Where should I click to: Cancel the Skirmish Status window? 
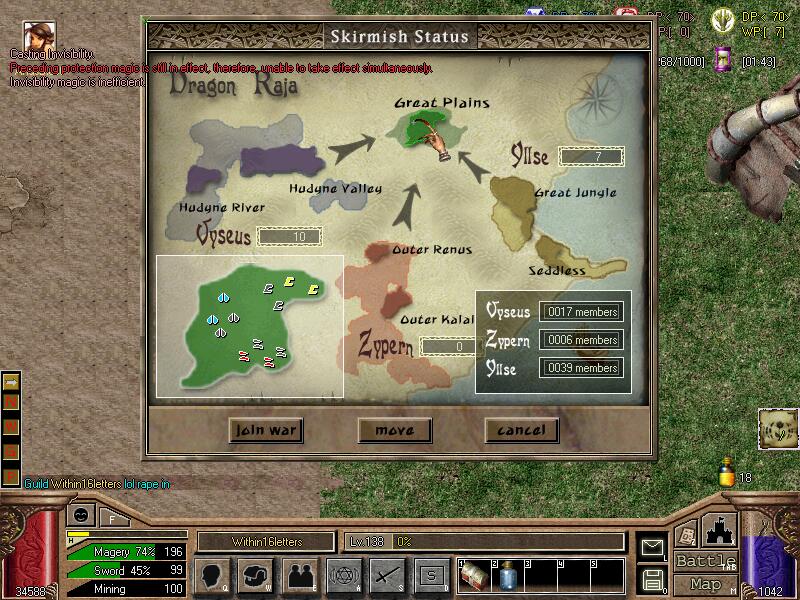point(521,430)
